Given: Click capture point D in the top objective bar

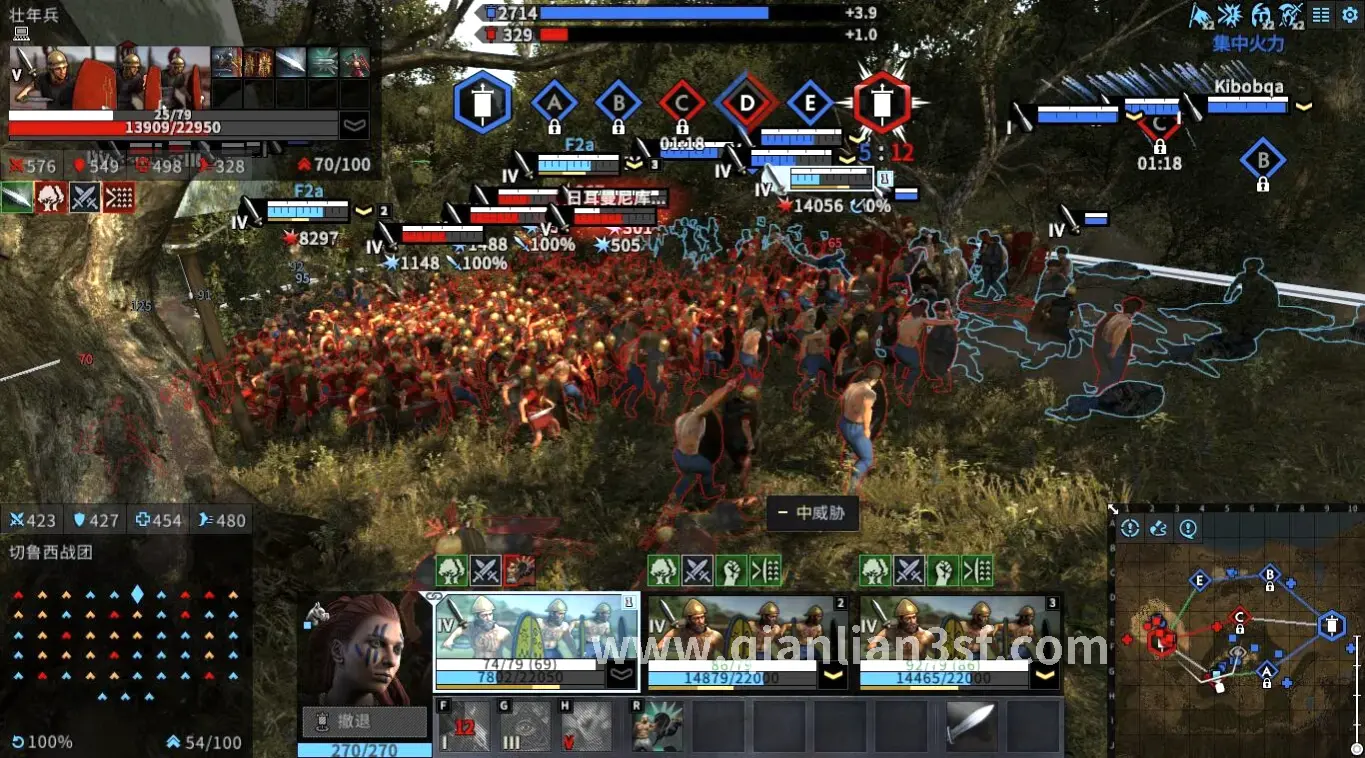Looking at the screenshot, I should click(x=746, y=102).
